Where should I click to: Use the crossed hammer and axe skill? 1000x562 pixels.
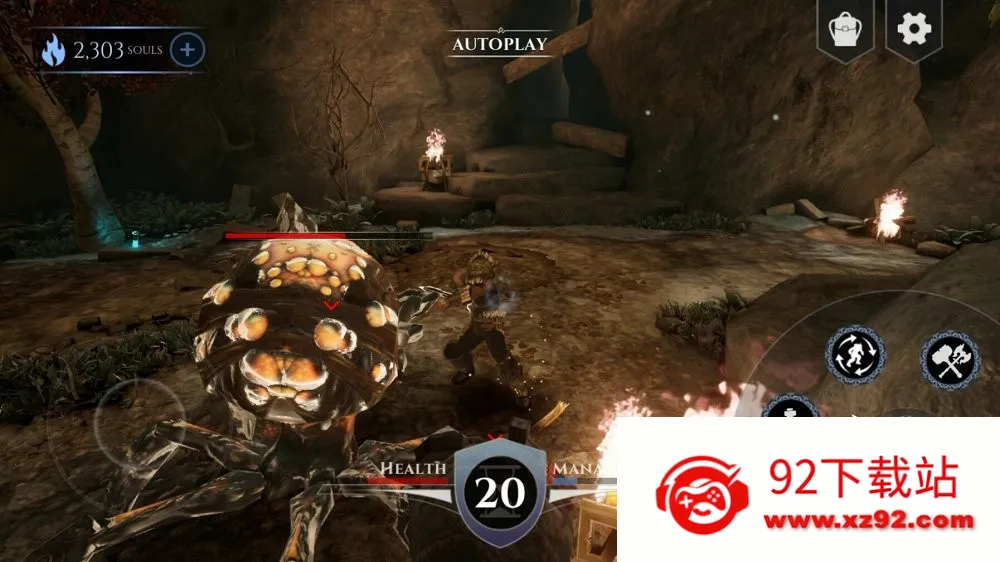coord(950,360)
